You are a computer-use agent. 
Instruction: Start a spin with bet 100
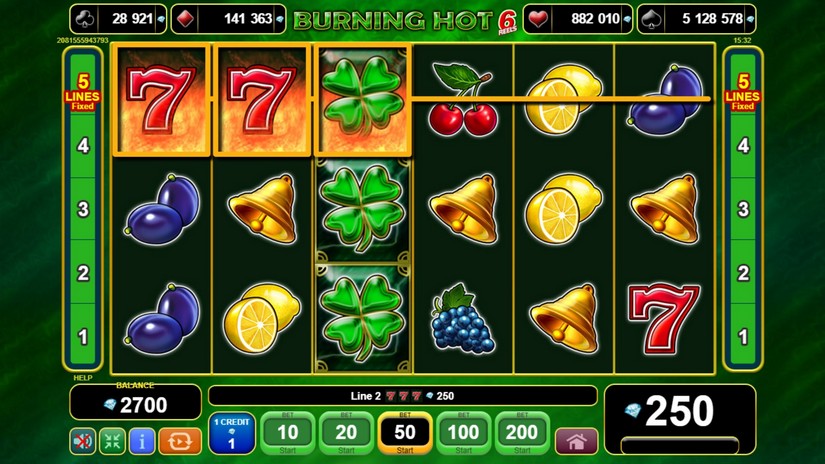tap(463, 434)
